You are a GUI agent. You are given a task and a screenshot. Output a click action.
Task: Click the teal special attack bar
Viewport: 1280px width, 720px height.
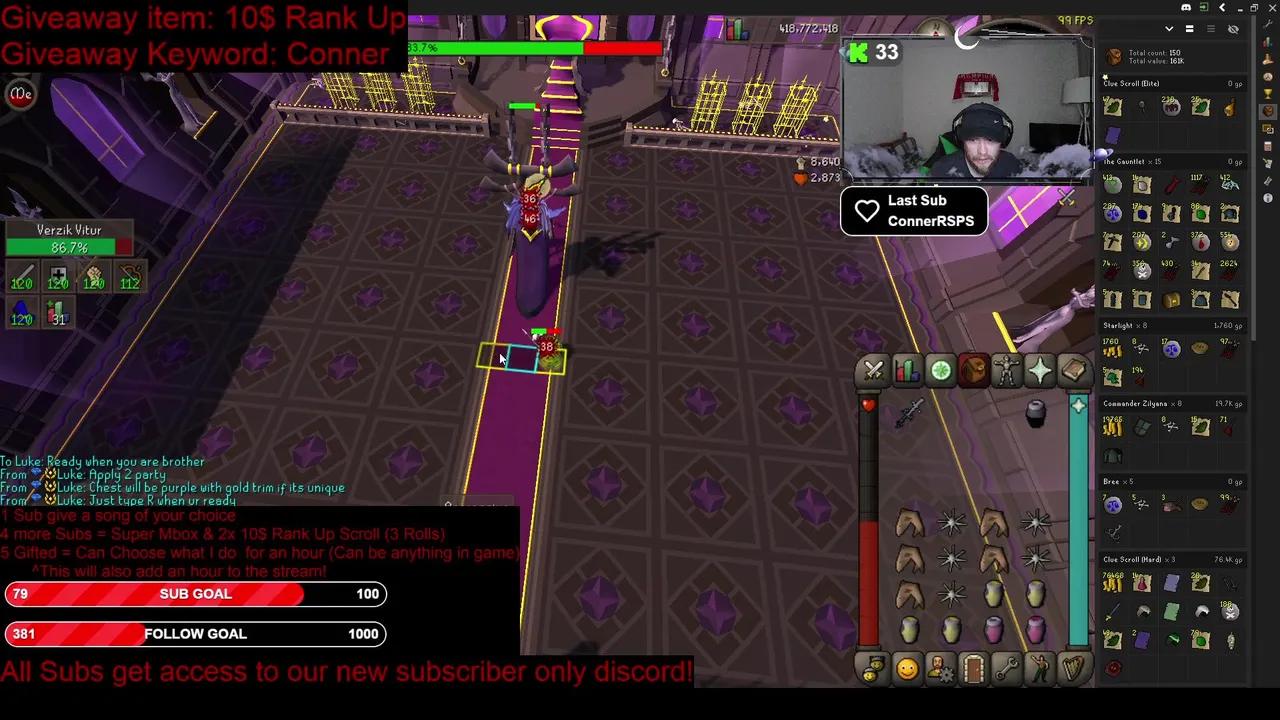tap(1078, 520)
